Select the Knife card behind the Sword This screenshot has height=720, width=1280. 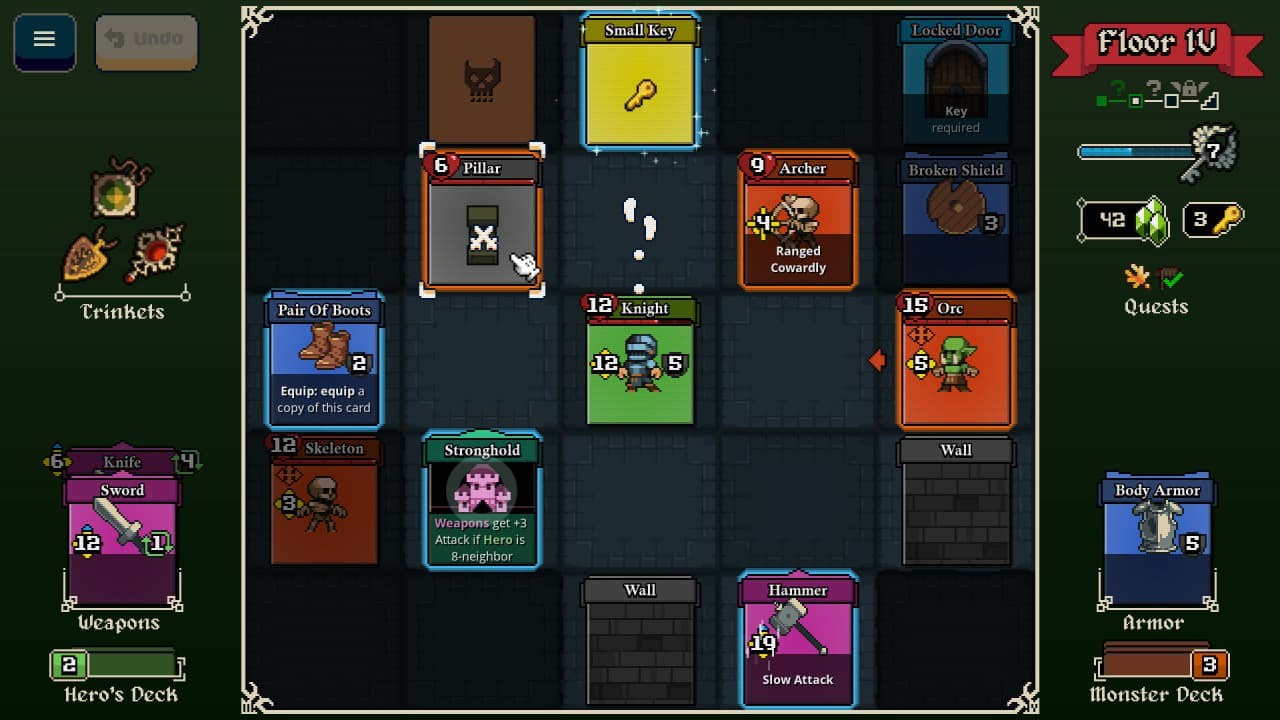[120, 463]
